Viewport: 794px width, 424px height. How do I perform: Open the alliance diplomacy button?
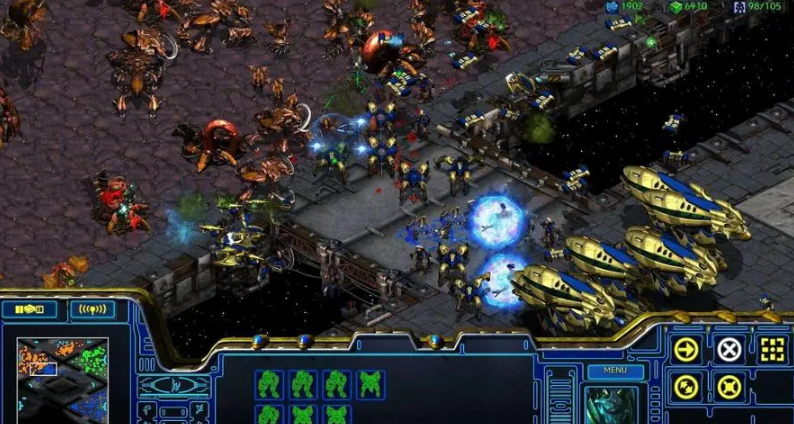pos(29,309)
